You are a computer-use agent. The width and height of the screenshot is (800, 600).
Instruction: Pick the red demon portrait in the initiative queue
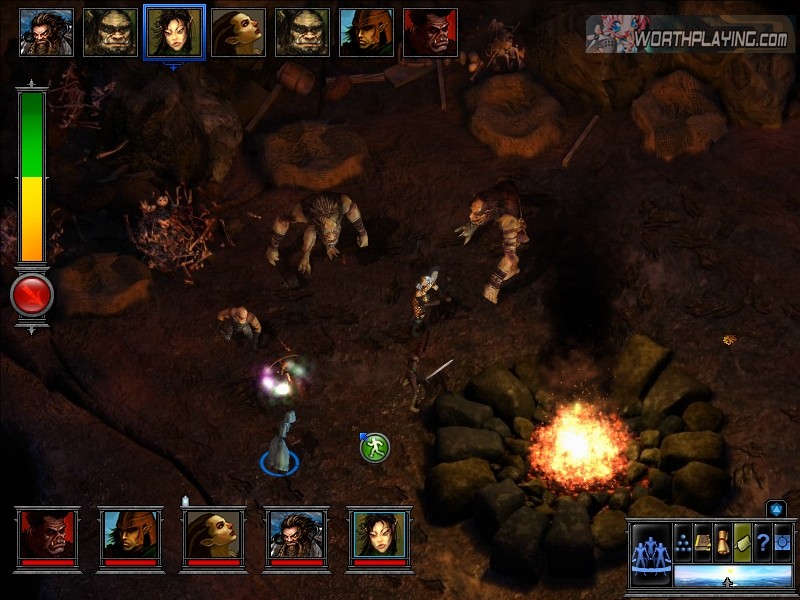(430, 33)
